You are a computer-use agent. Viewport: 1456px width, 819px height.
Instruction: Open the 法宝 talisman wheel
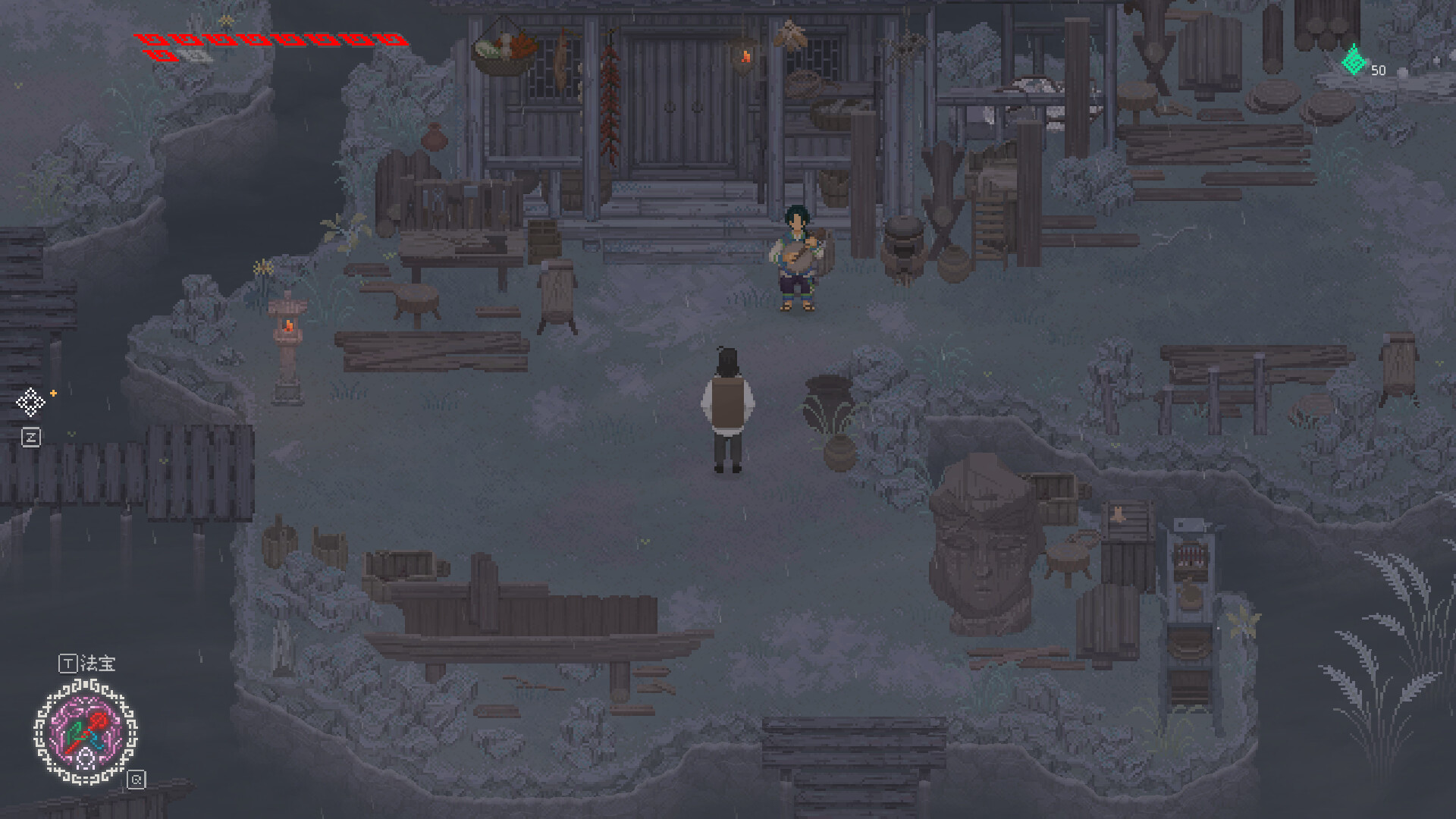pos(86,733)
